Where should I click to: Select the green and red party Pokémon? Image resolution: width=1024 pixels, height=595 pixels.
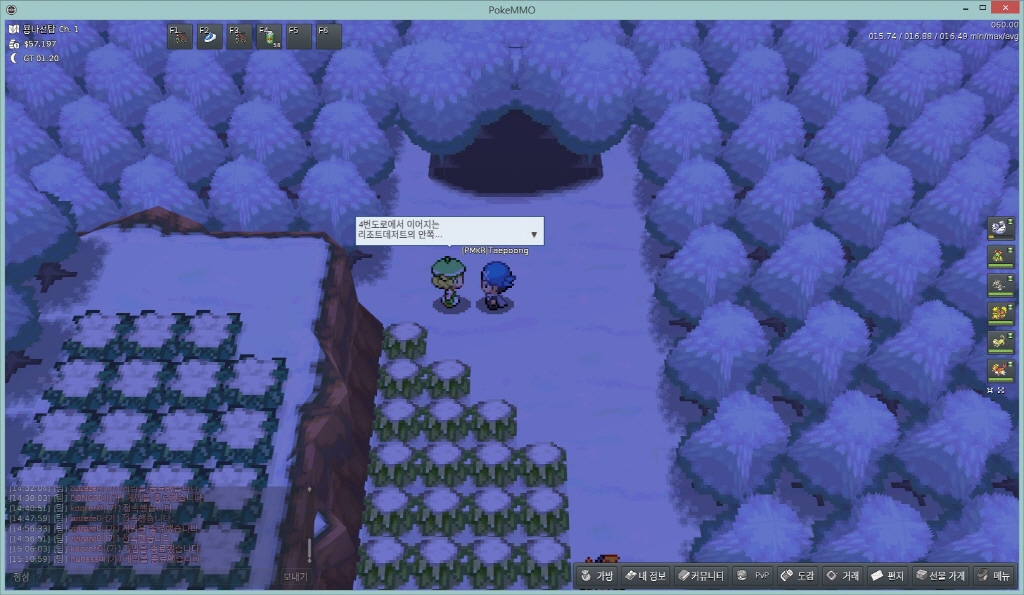[1000, 257]
